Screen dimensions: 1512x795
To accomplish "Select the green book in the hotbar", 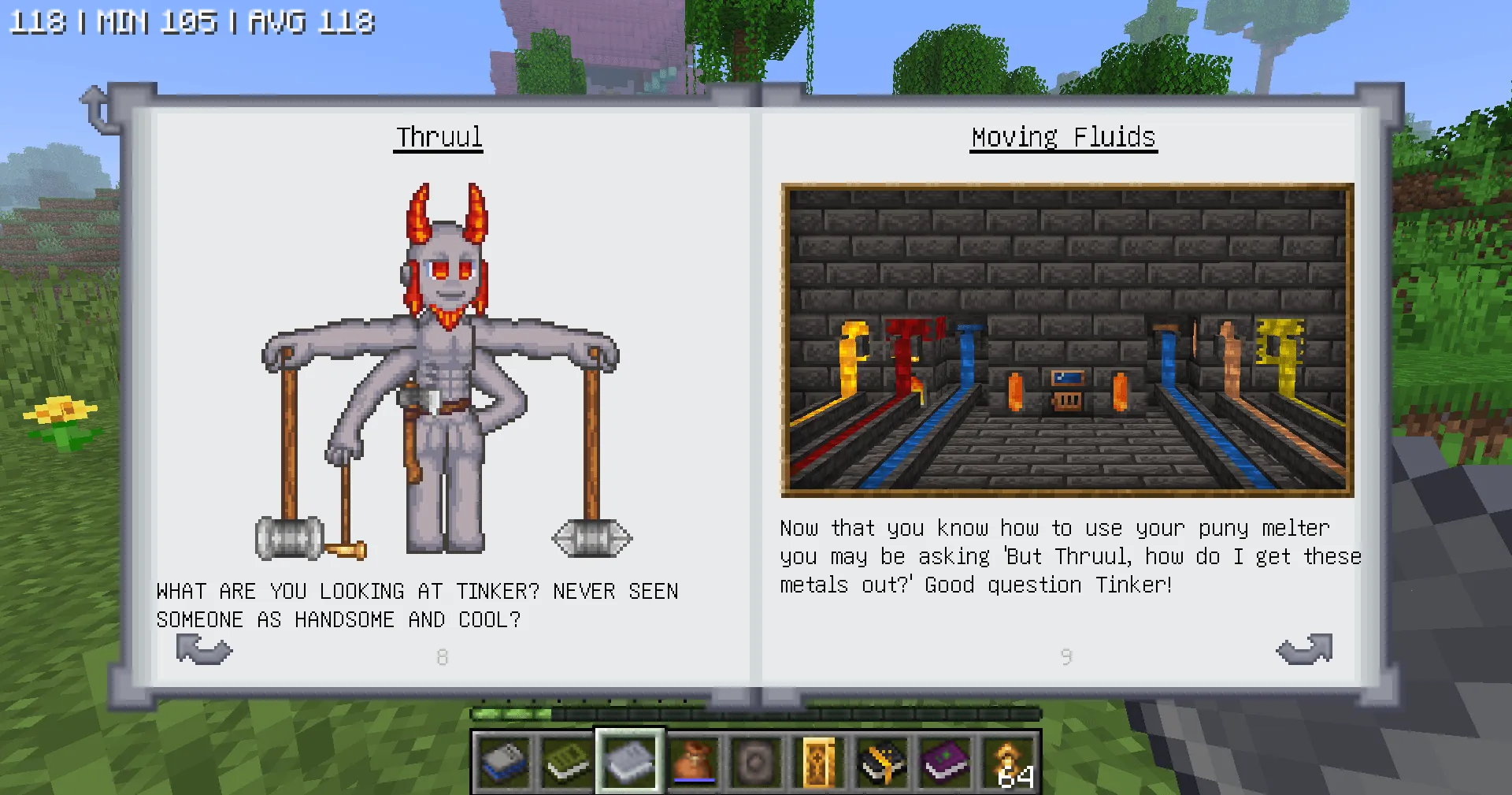I will pyautogui.click(x=566, y=762).
